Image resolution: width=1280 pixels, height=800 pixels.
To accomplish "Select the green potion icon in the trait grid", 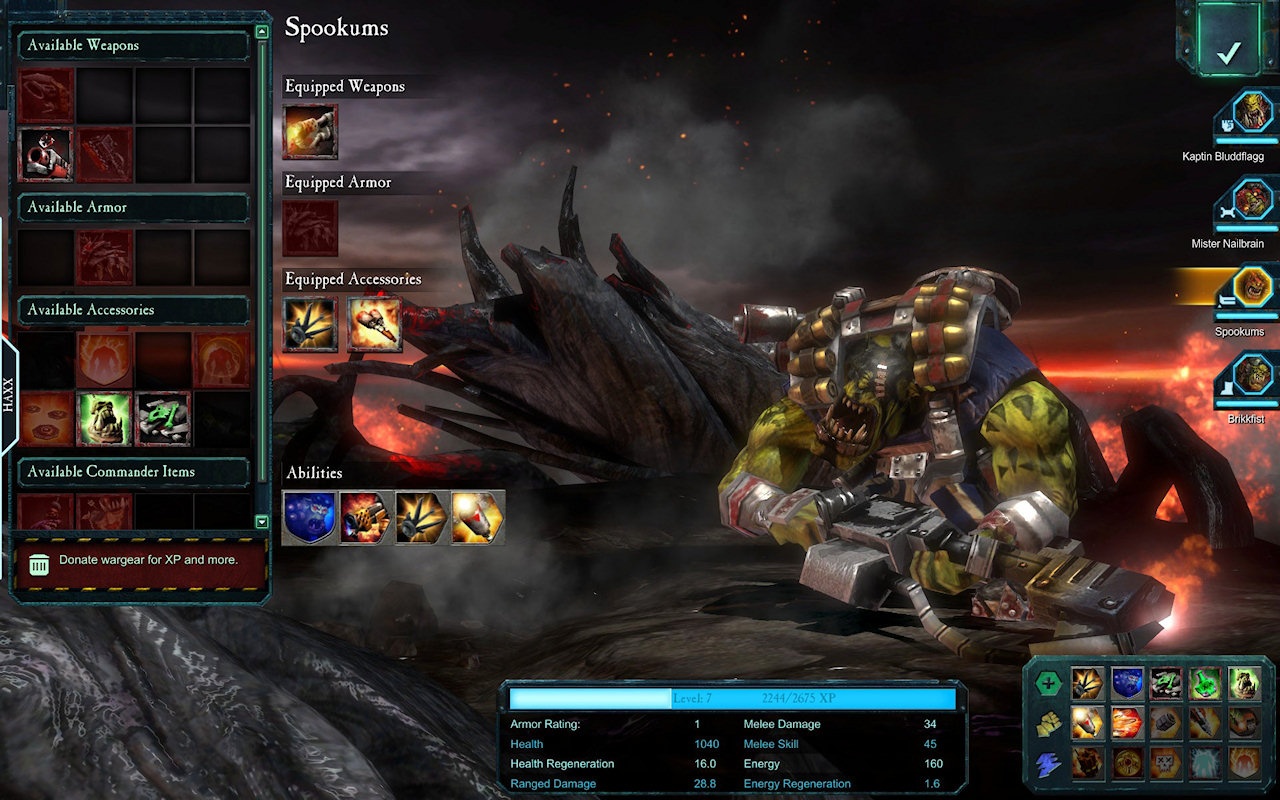I will coord(1205,684).
